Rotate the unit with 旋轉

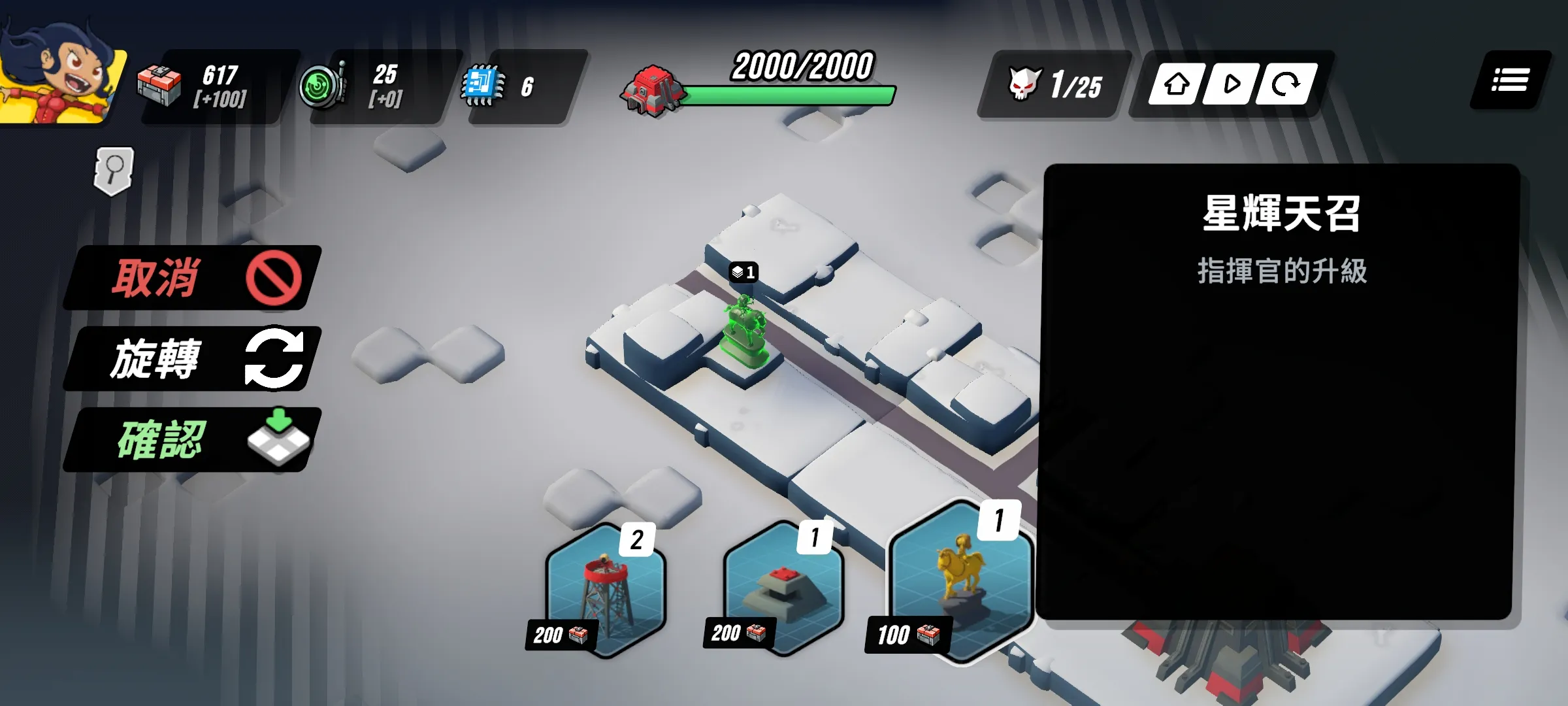pyautogui.click(x=193, y=359)
